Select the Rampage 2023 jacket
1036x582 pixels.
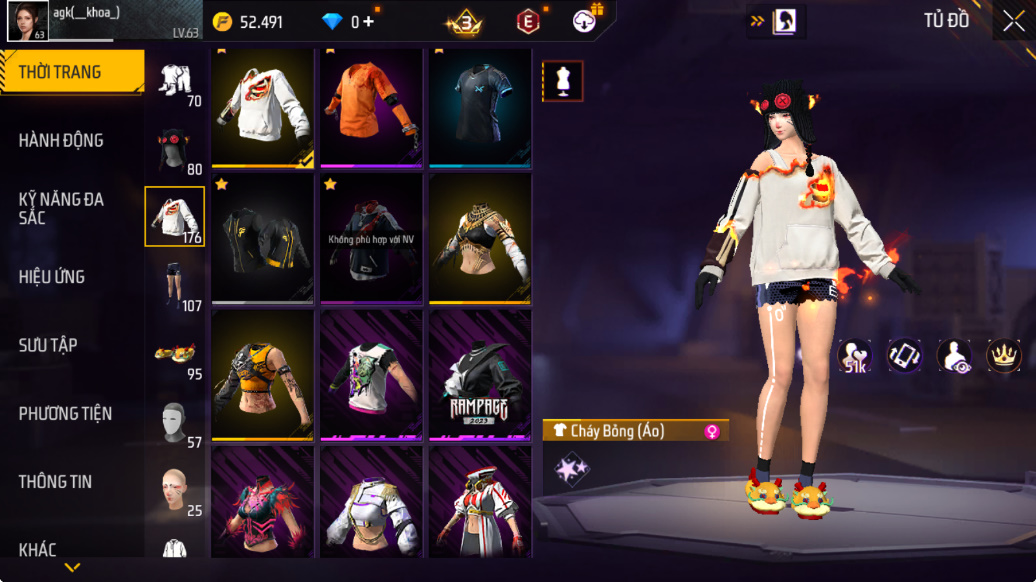click(x=480, y=375)
